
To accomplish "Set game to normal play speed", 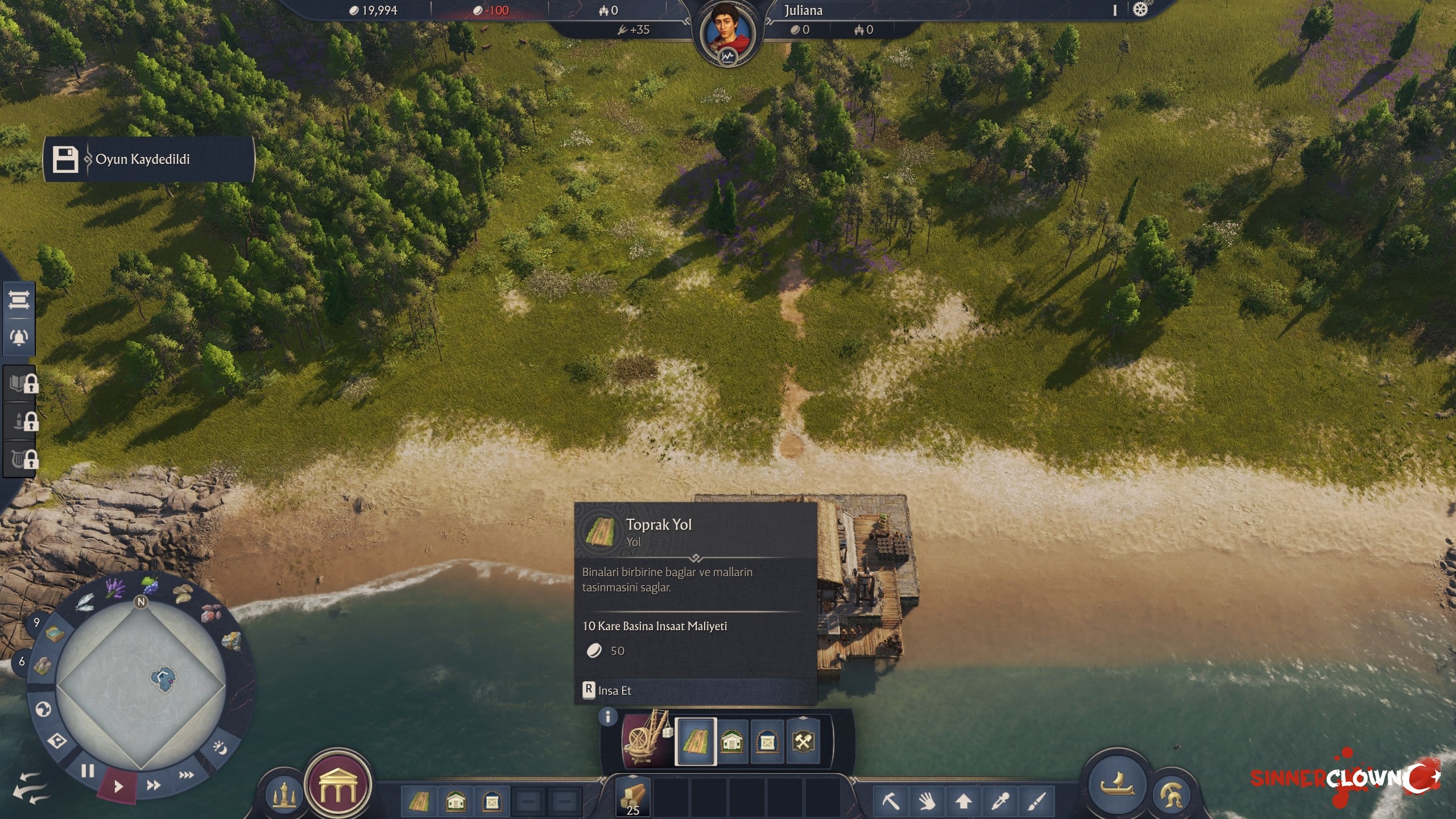I will coord(118,787).
